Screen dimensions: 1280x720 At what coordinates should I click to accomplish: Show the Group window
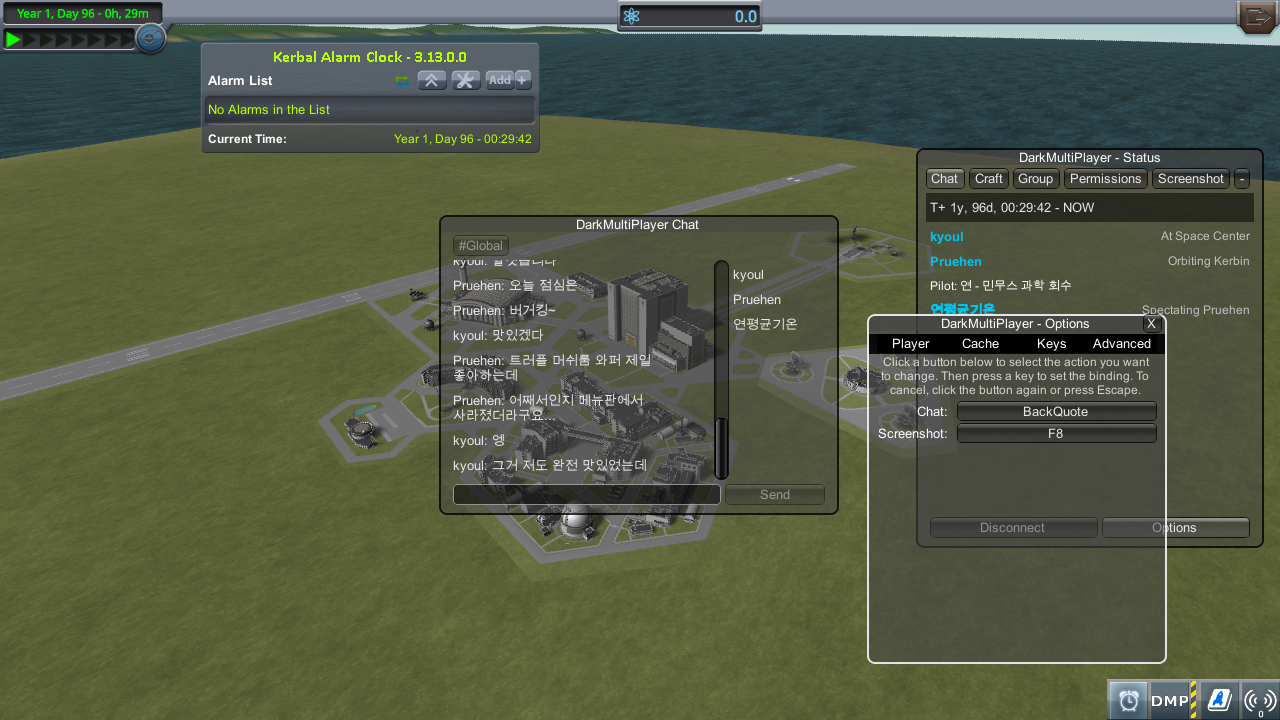tap(1036, 179)
